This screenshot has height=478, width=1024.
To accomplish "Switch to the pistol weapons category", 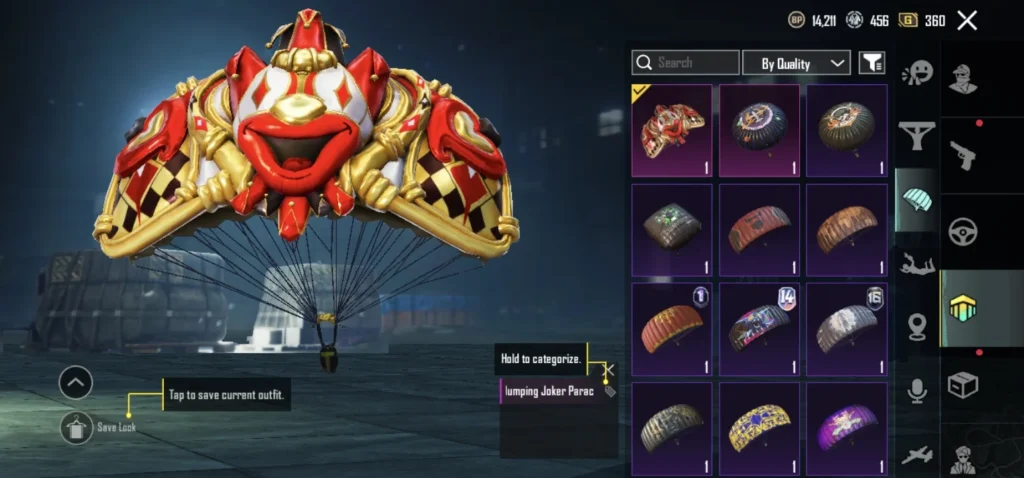I will tap(963, 155).
